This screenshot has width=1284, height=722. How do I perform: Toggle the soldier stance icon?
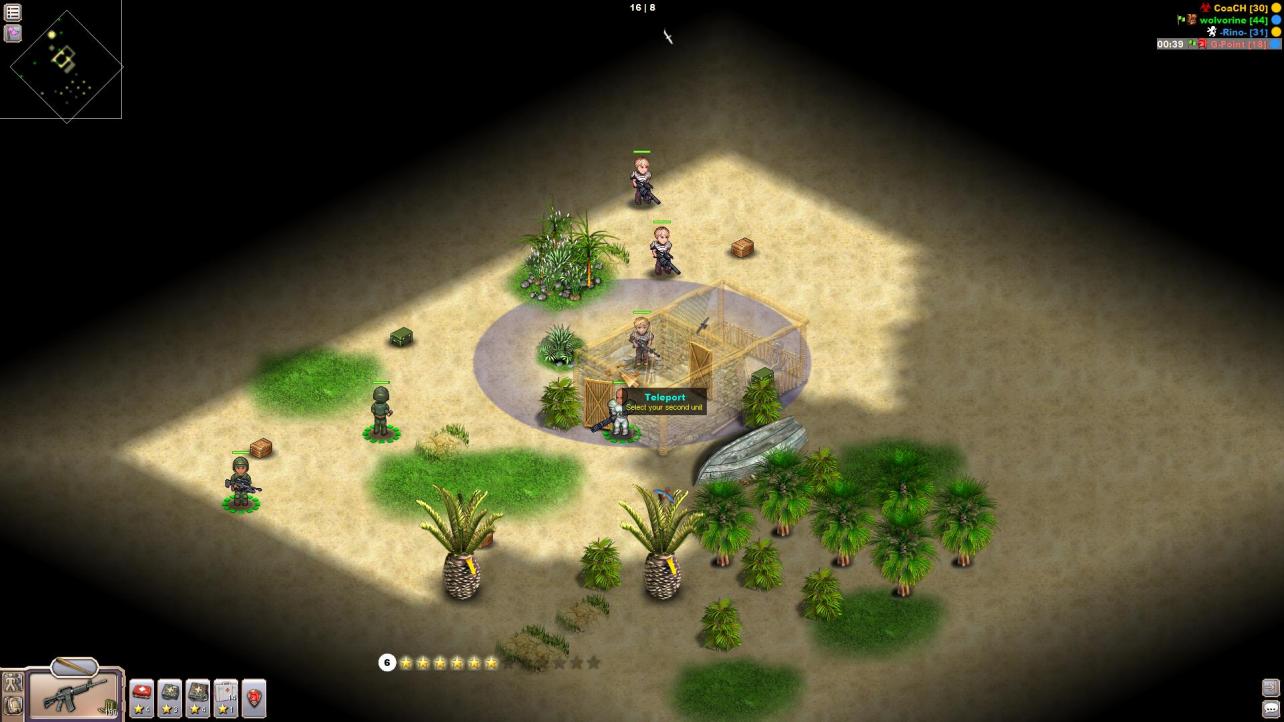(x=13, y=683)
